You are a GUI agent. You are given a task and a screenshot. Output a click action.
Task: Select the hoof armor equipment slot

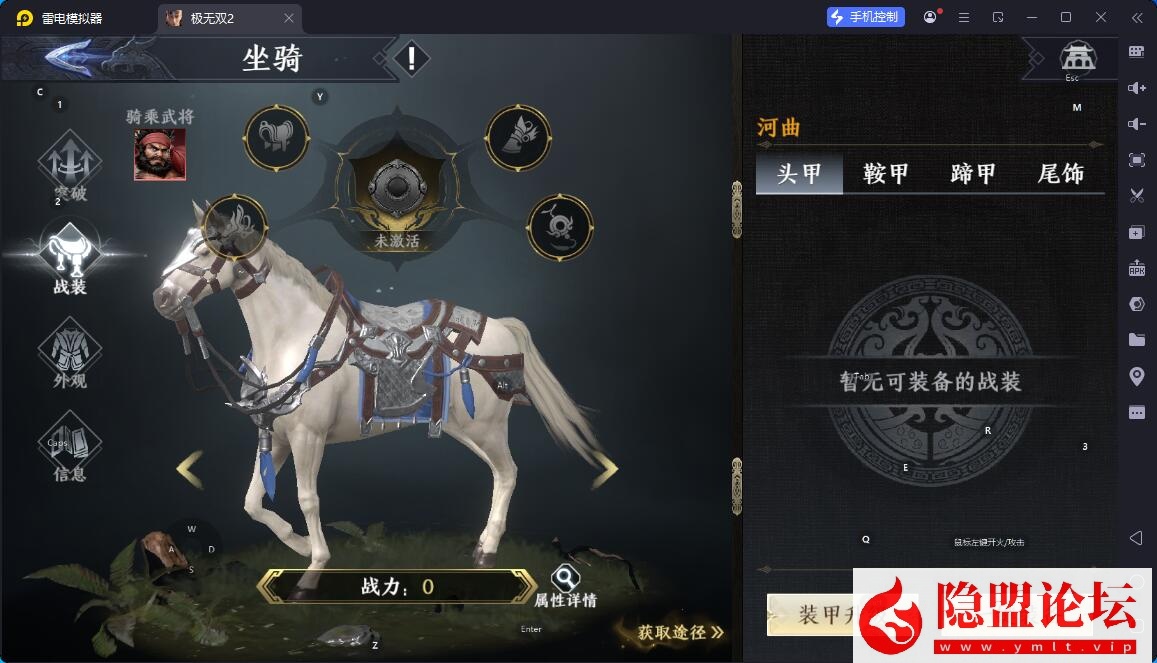[518, 136]
